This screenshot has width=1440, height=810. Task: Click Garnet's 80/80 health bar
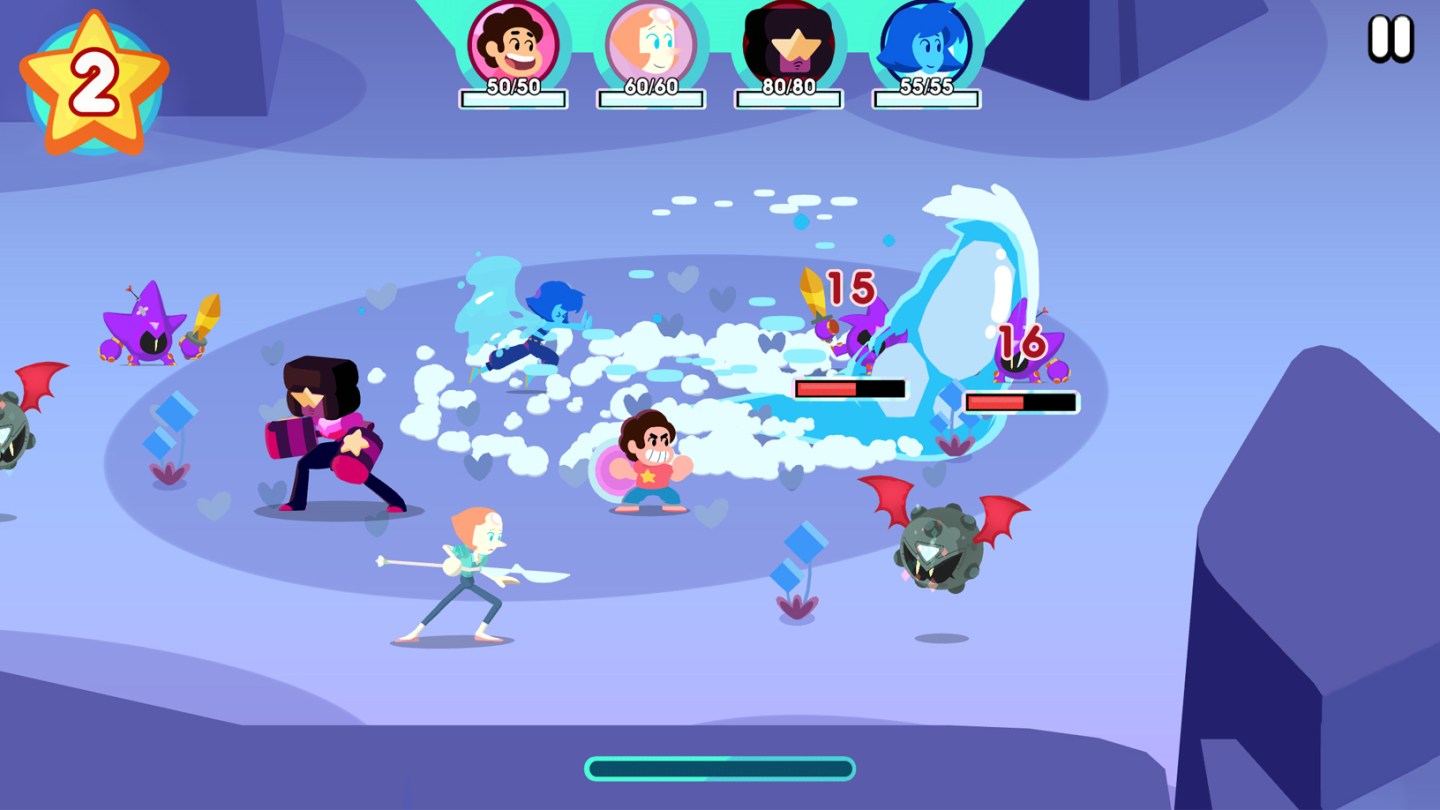coord(789,95)
